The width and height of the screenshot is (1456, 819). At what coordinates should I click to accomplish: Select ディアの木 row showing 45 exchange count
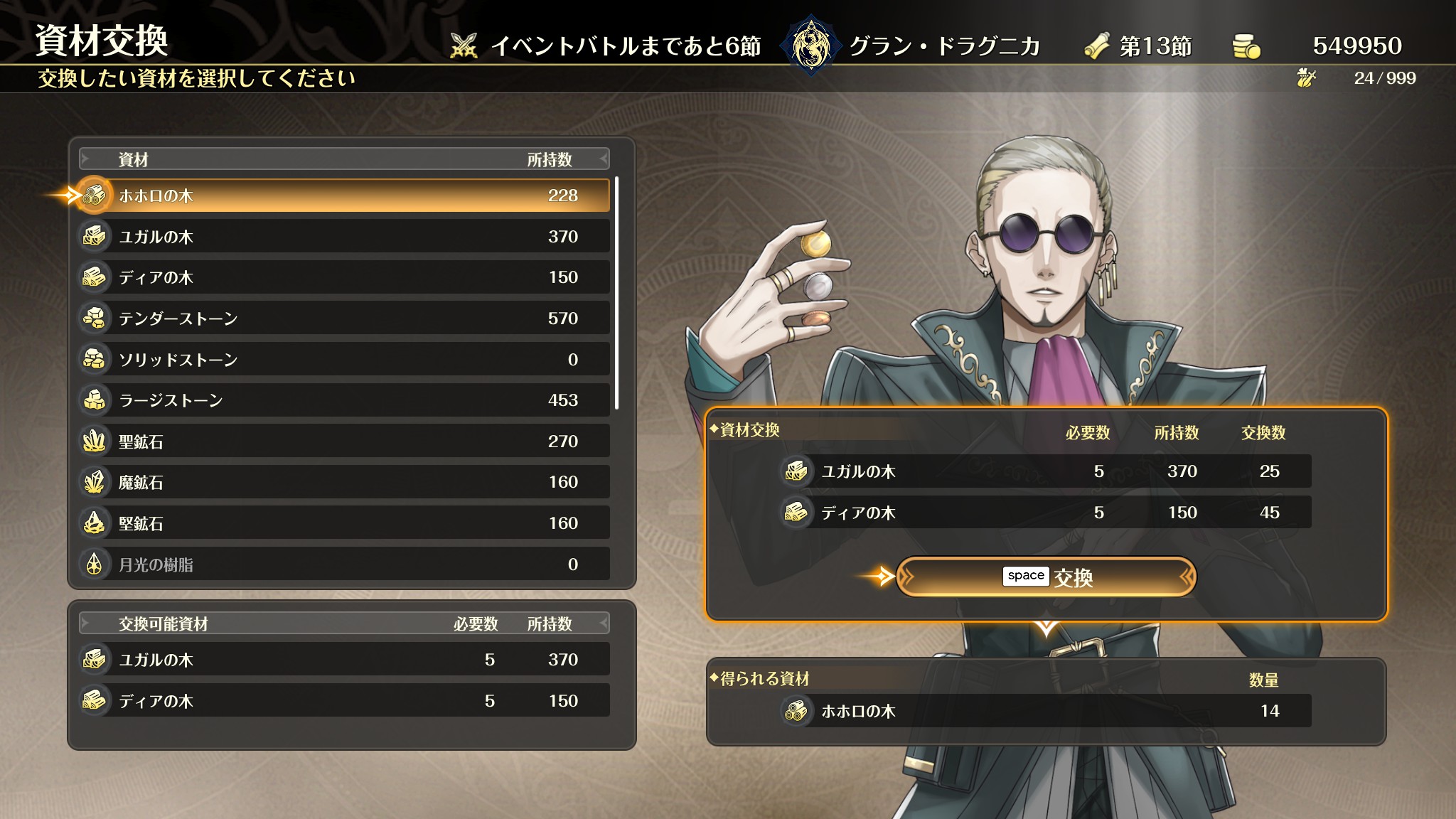pyautogui.click(x=1045, y=513)
